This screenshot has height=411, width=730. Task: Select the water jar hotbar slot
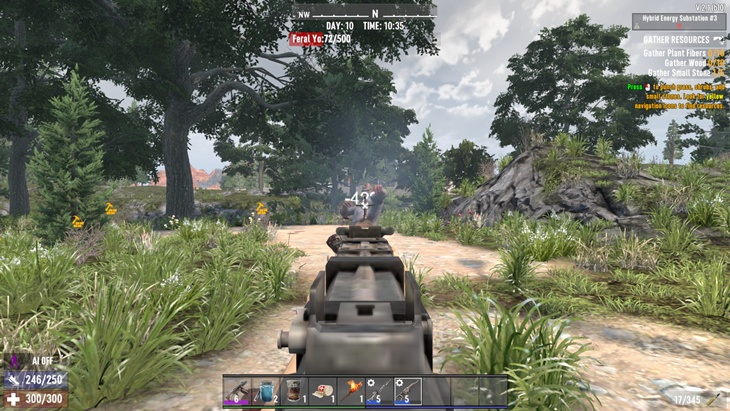pyautogui.click(x=268, y=391)
